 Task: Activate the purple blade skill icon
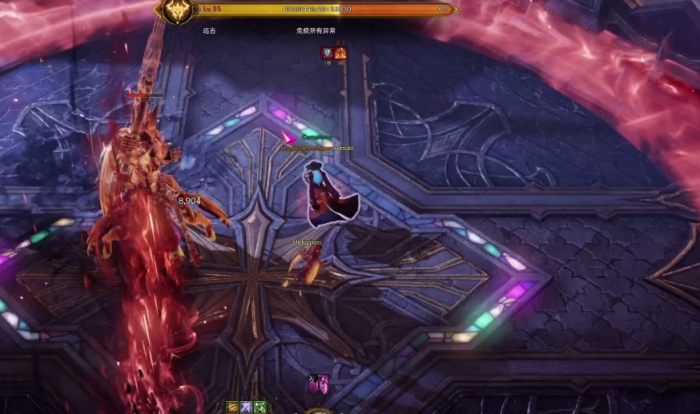[246, 407]
